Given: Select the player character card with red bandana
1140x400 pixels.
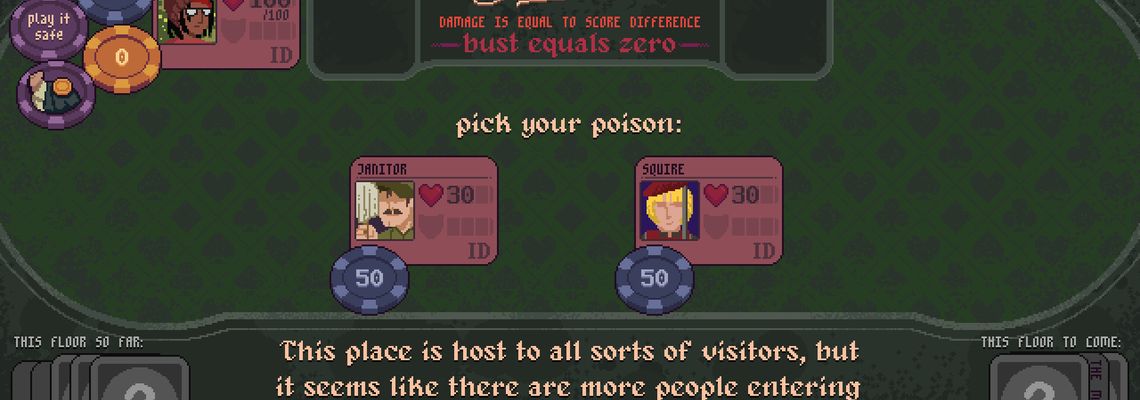Looking at the screenshot, I should tap(228, 30).
